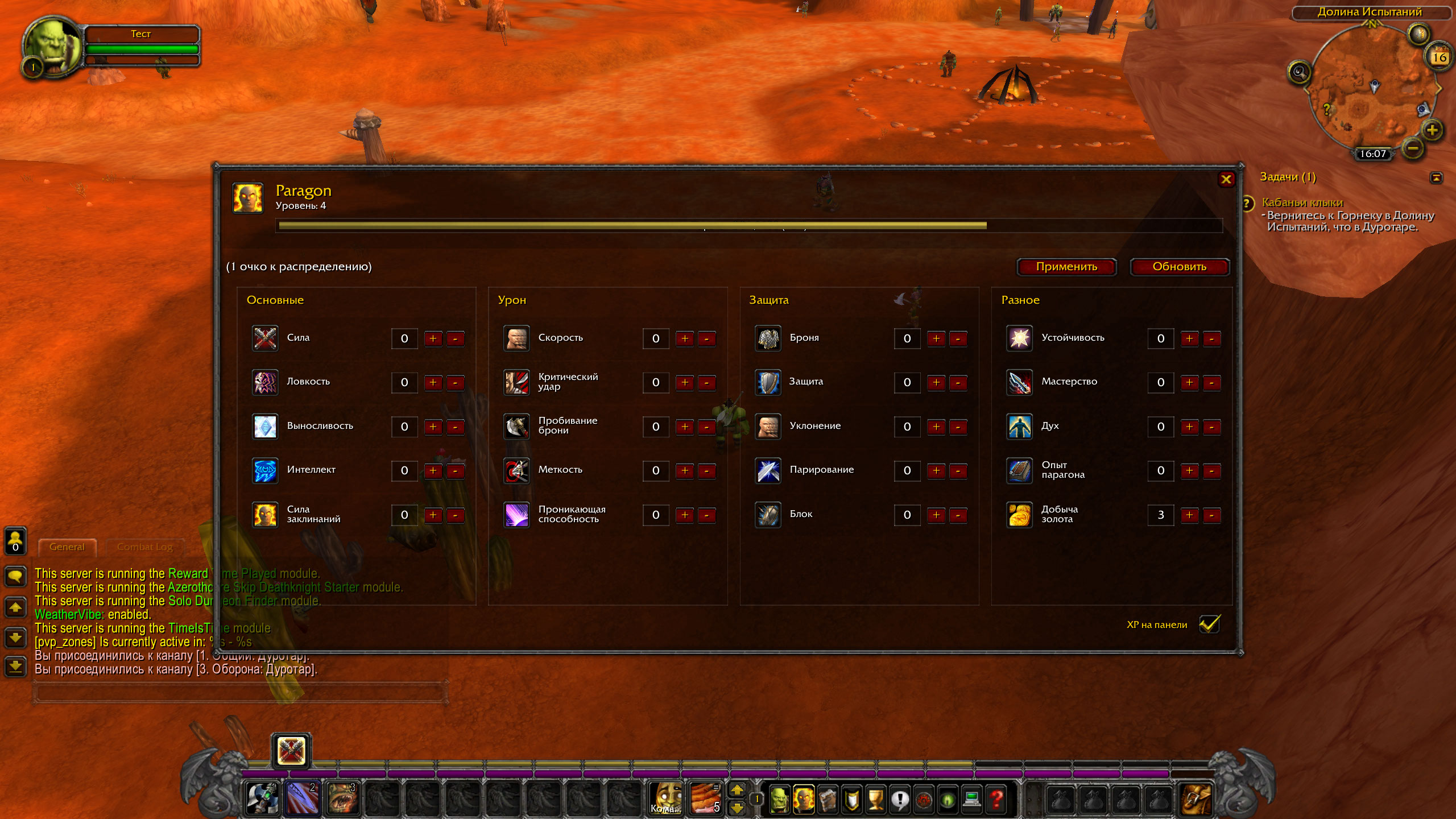Apply points with the Применить button
This screenshot has height=819, width=1456.
(1066, 267)
